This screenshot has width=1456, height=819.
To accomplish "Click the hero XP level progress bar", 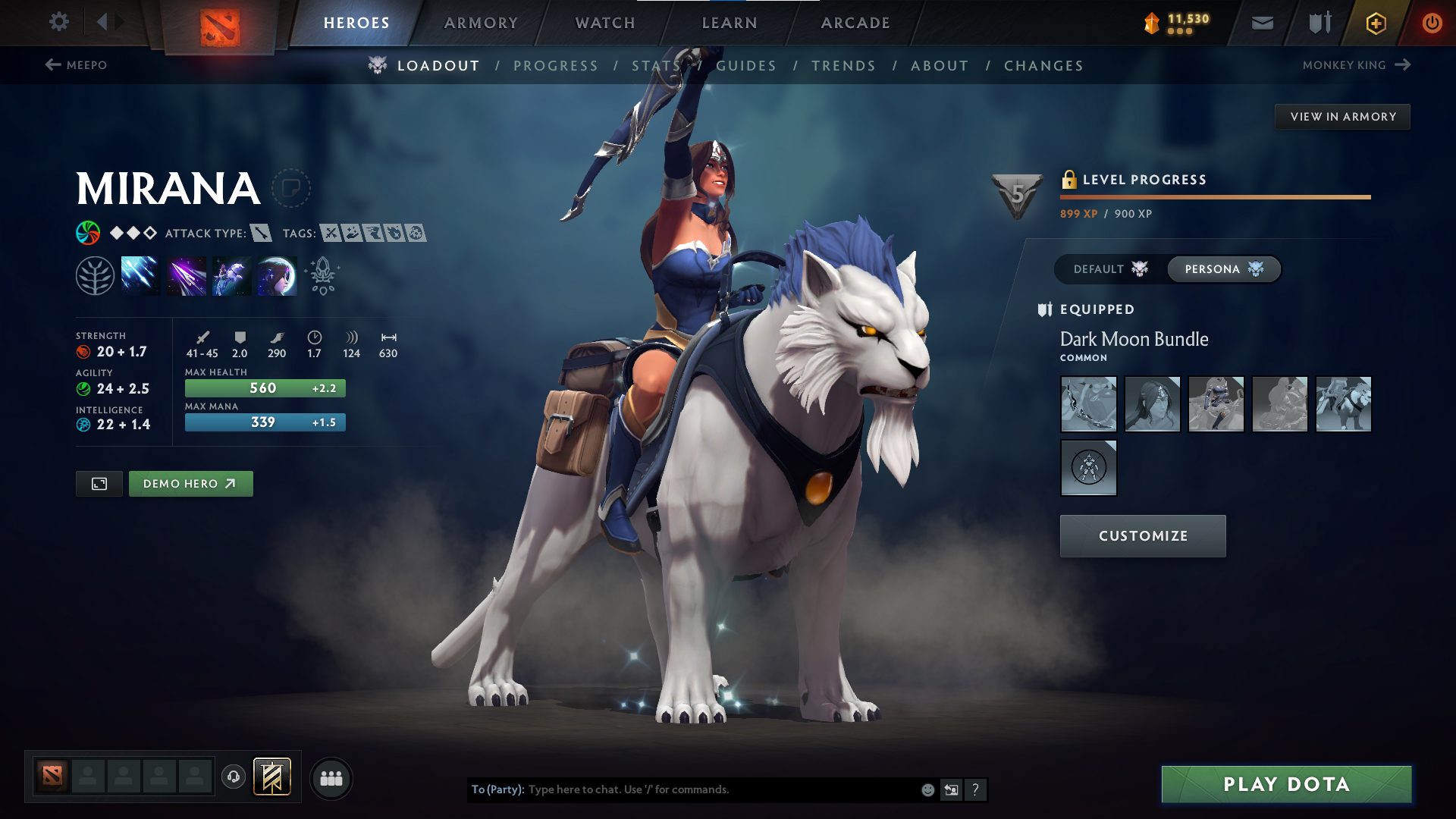I will [x=1213, y=197].
